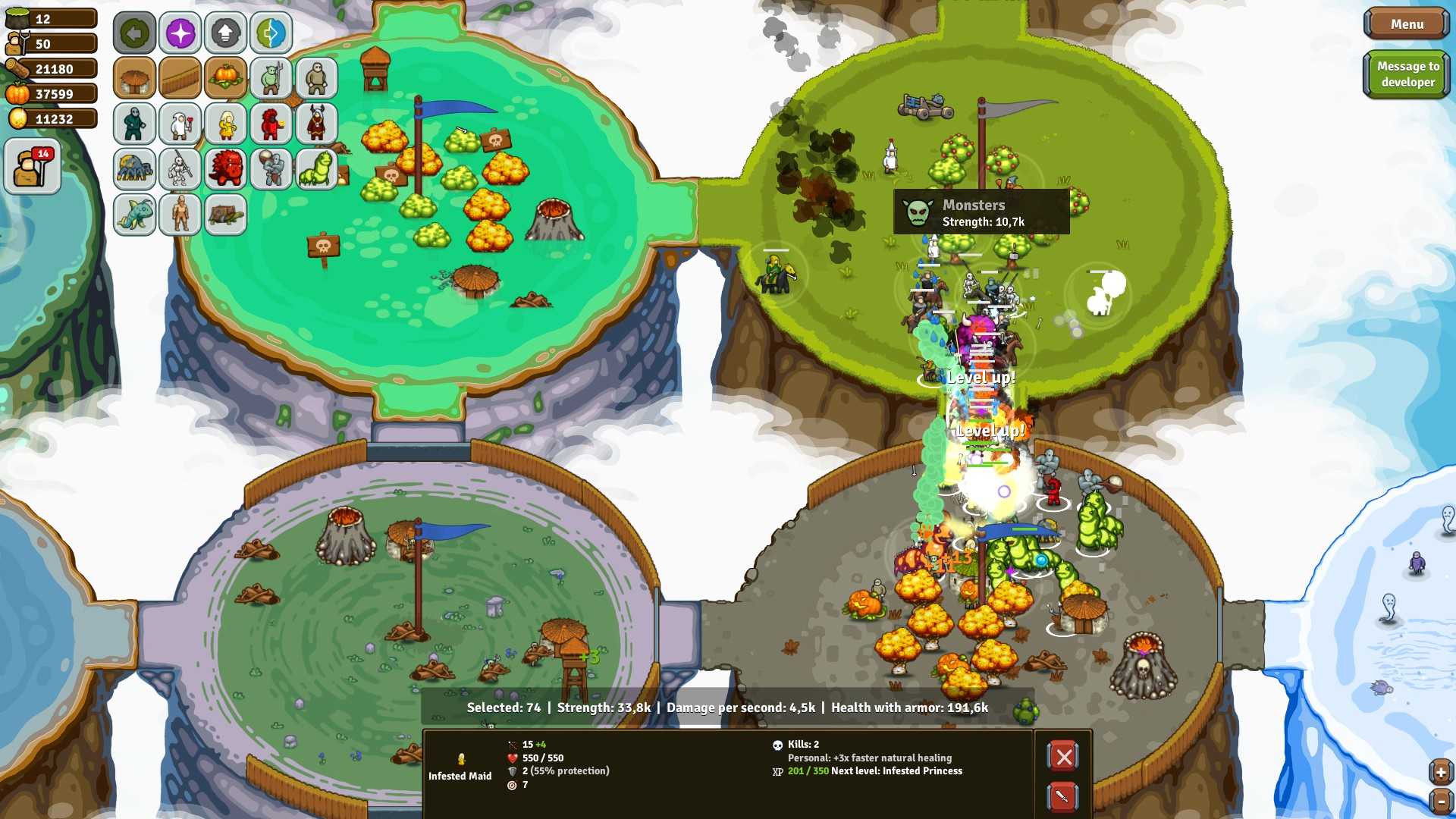Select the goblin worker recruit icon
The height and width of the screenshot is (819, 1456).
tap(271, 78)
